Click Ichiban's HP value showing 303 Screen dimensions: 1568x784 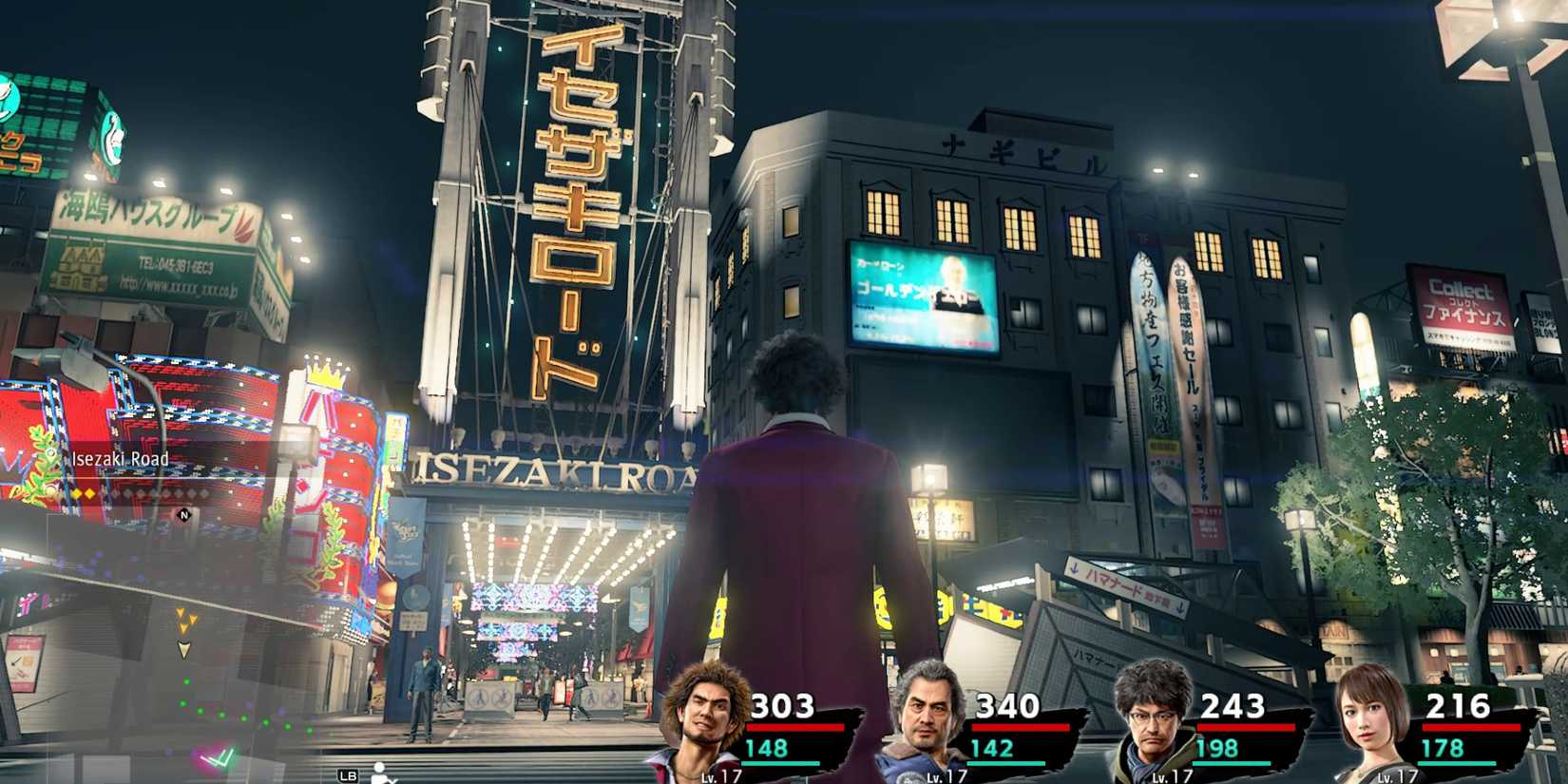783,705
